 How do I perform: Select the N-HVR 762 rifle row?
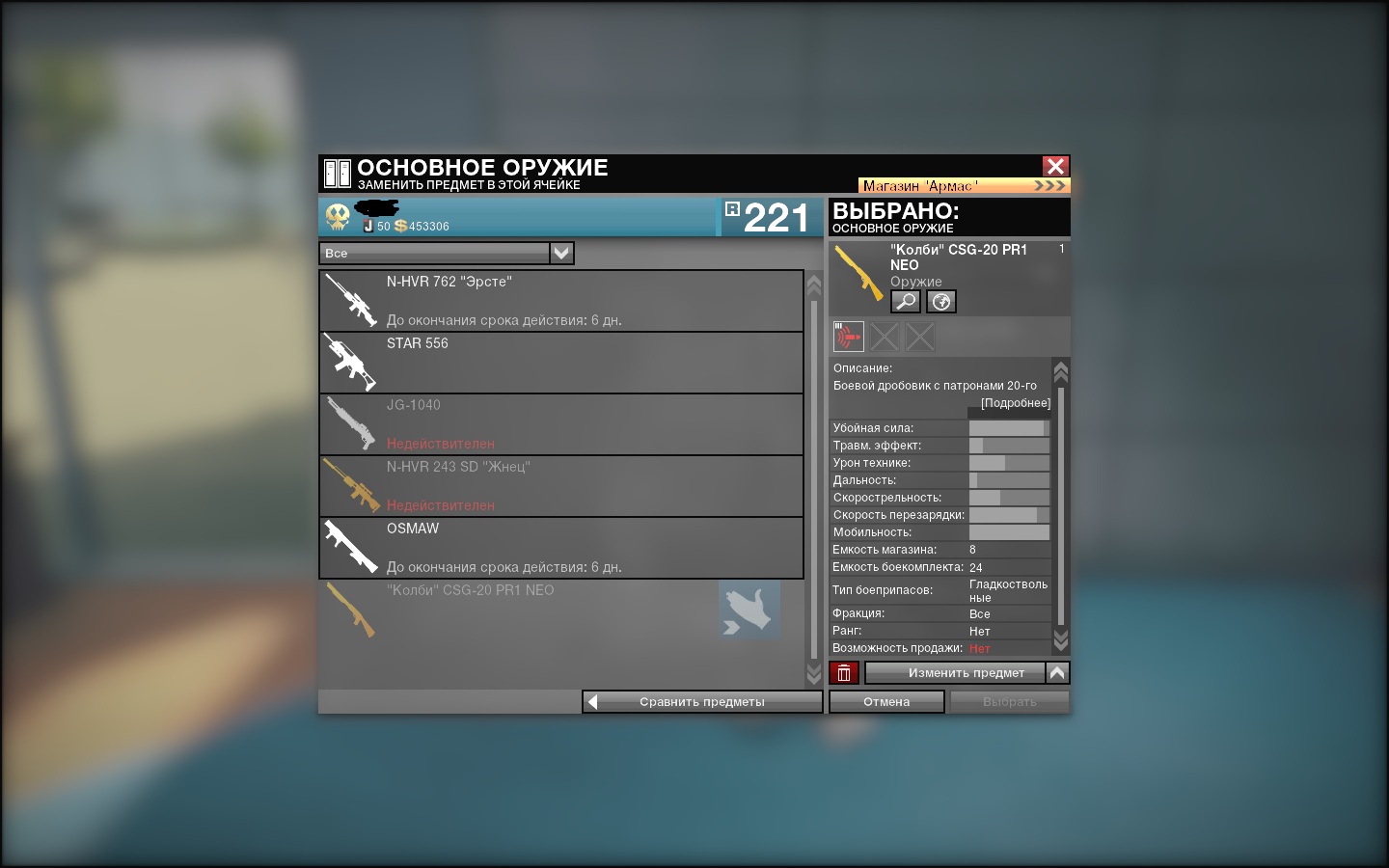[561, 301]
